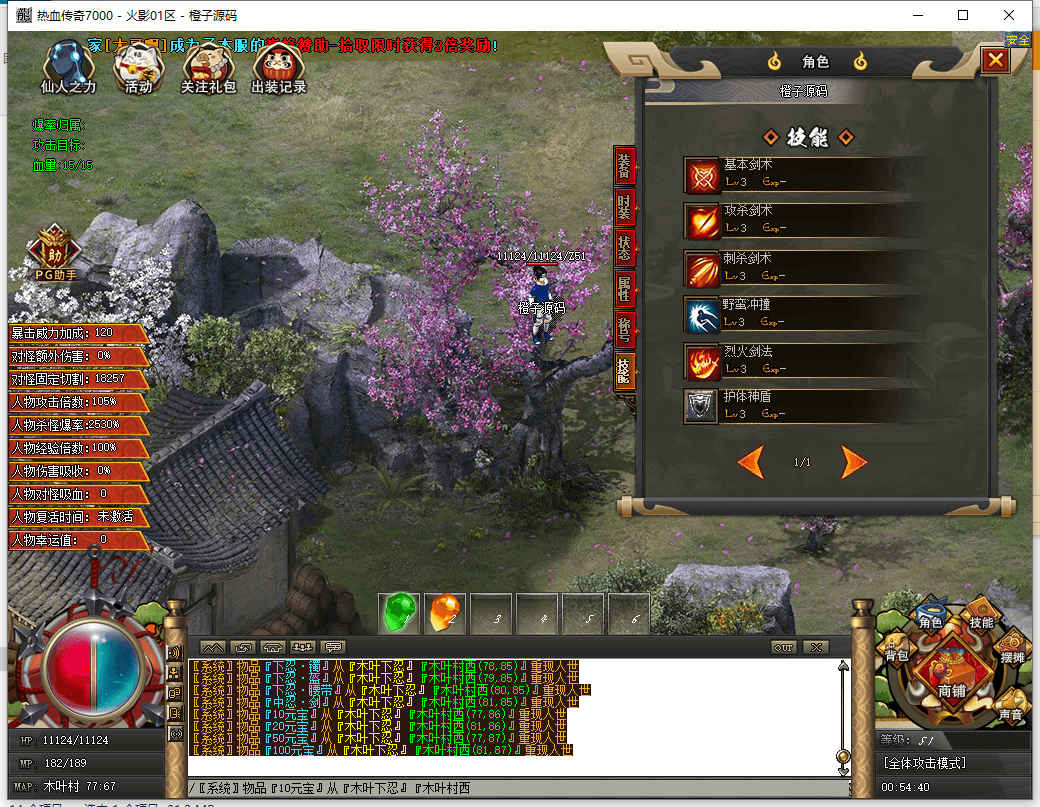This screenshot has height=807, width=1040.
Task: Open the 关注礼包 gift pack icon
Action: (x=208, y=68)
